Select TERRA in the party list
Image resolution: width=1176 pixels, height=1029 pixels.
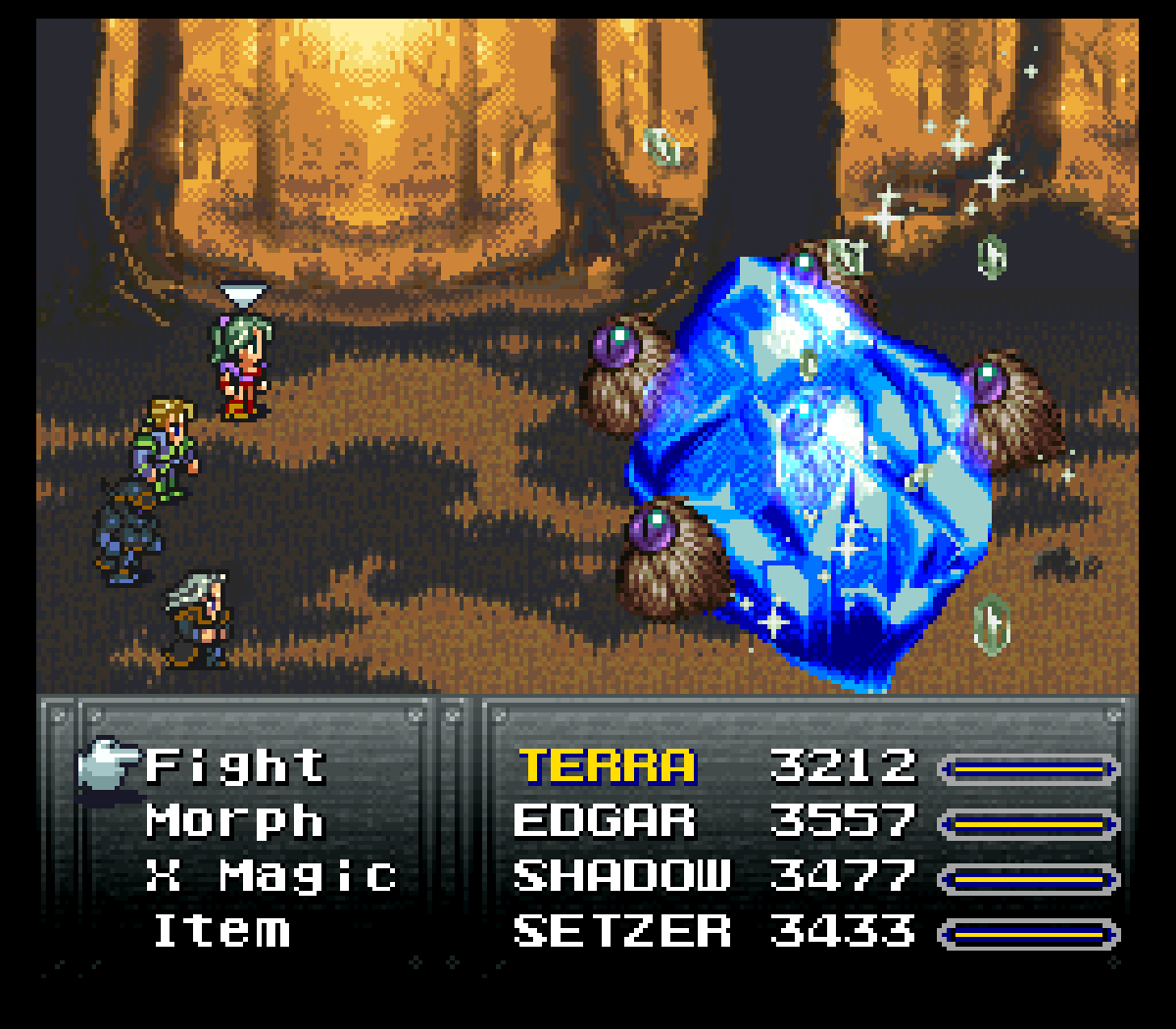point(608,766)
